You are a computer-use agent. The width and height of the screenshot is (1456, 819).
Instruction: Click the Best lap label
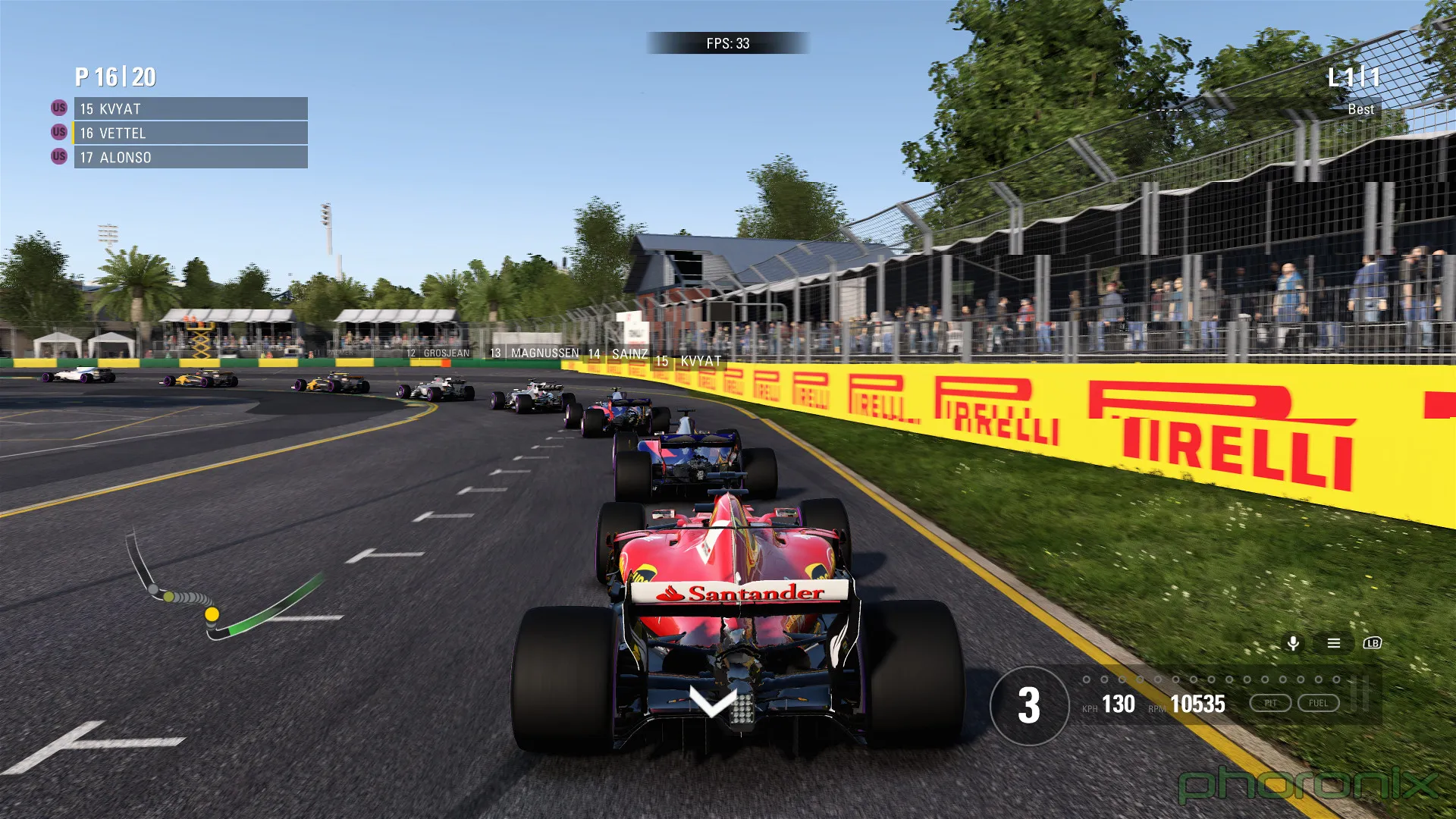(x=1360, y=108)
